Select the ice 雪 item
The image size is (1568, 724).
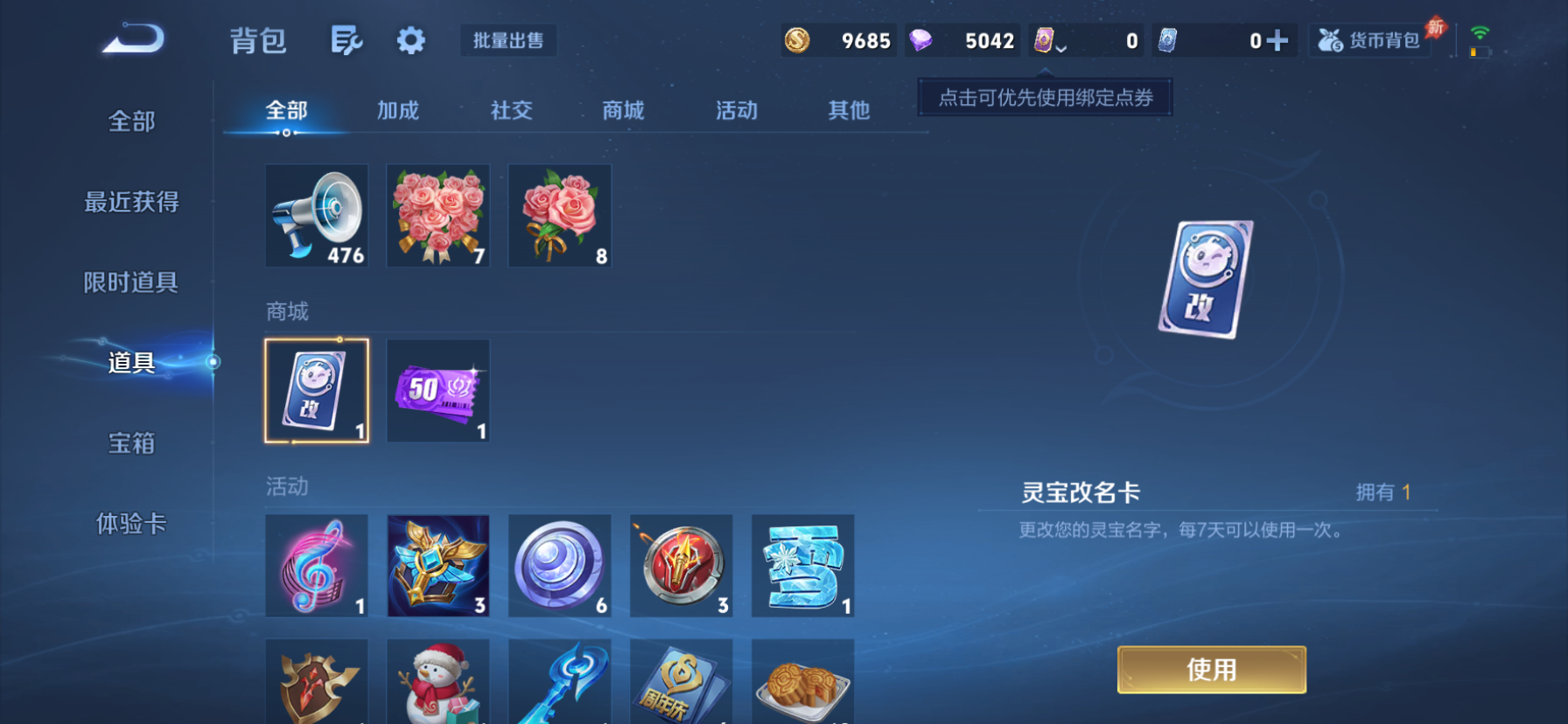click(x=802, y=565)
